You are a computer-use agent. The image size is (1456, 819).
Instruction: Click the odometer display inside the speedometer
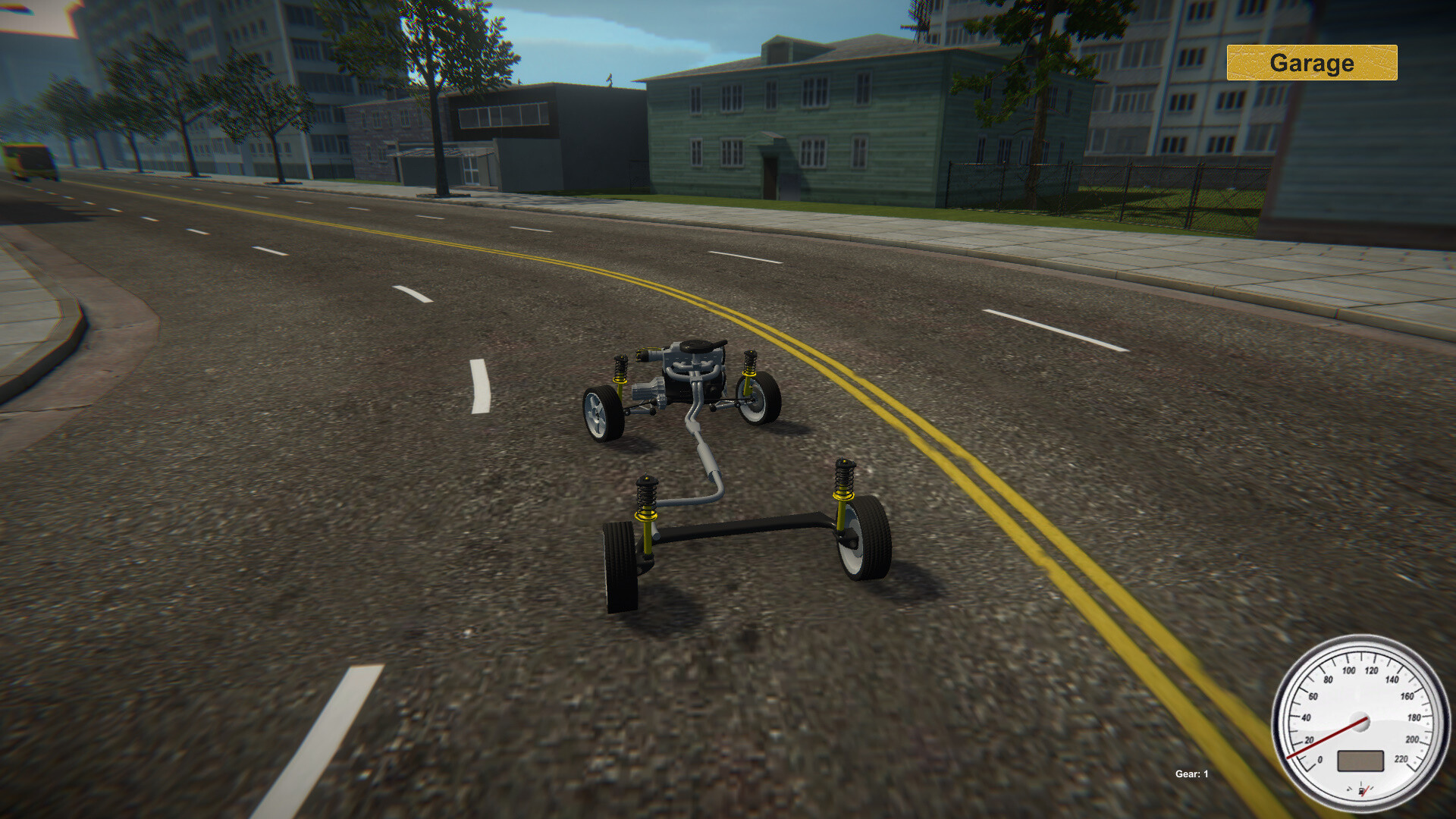(x=1360, y=761)
